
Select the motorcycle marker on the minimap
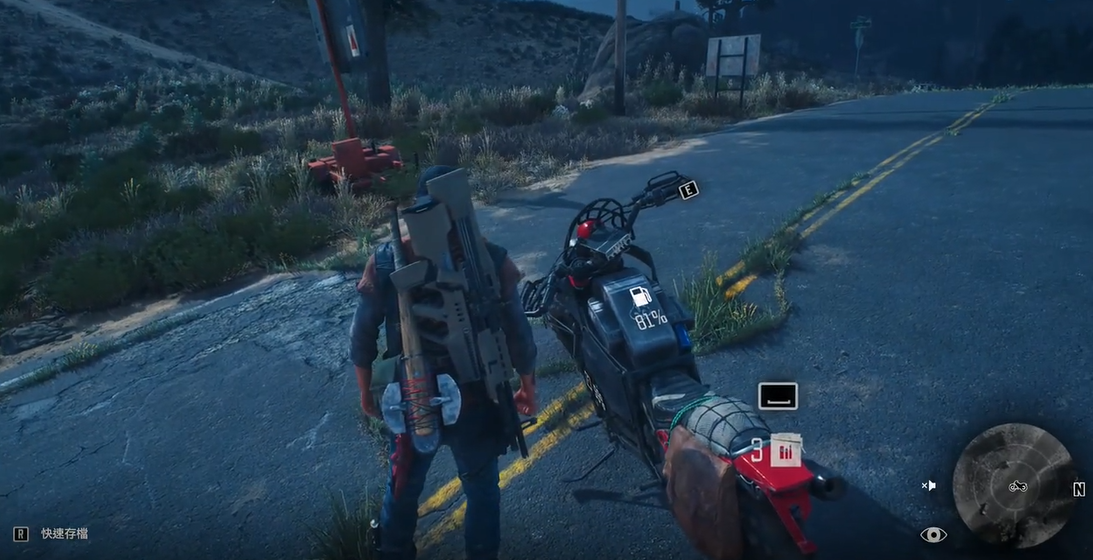tap(1018, 486)
